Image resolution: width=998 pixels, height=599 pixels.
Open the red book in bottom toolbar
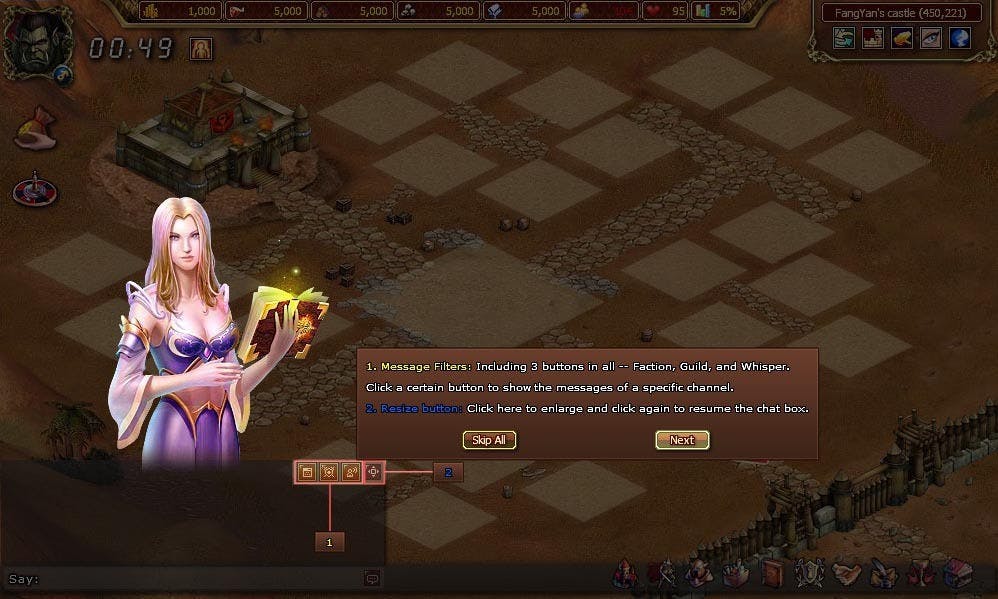click(773, 575)
